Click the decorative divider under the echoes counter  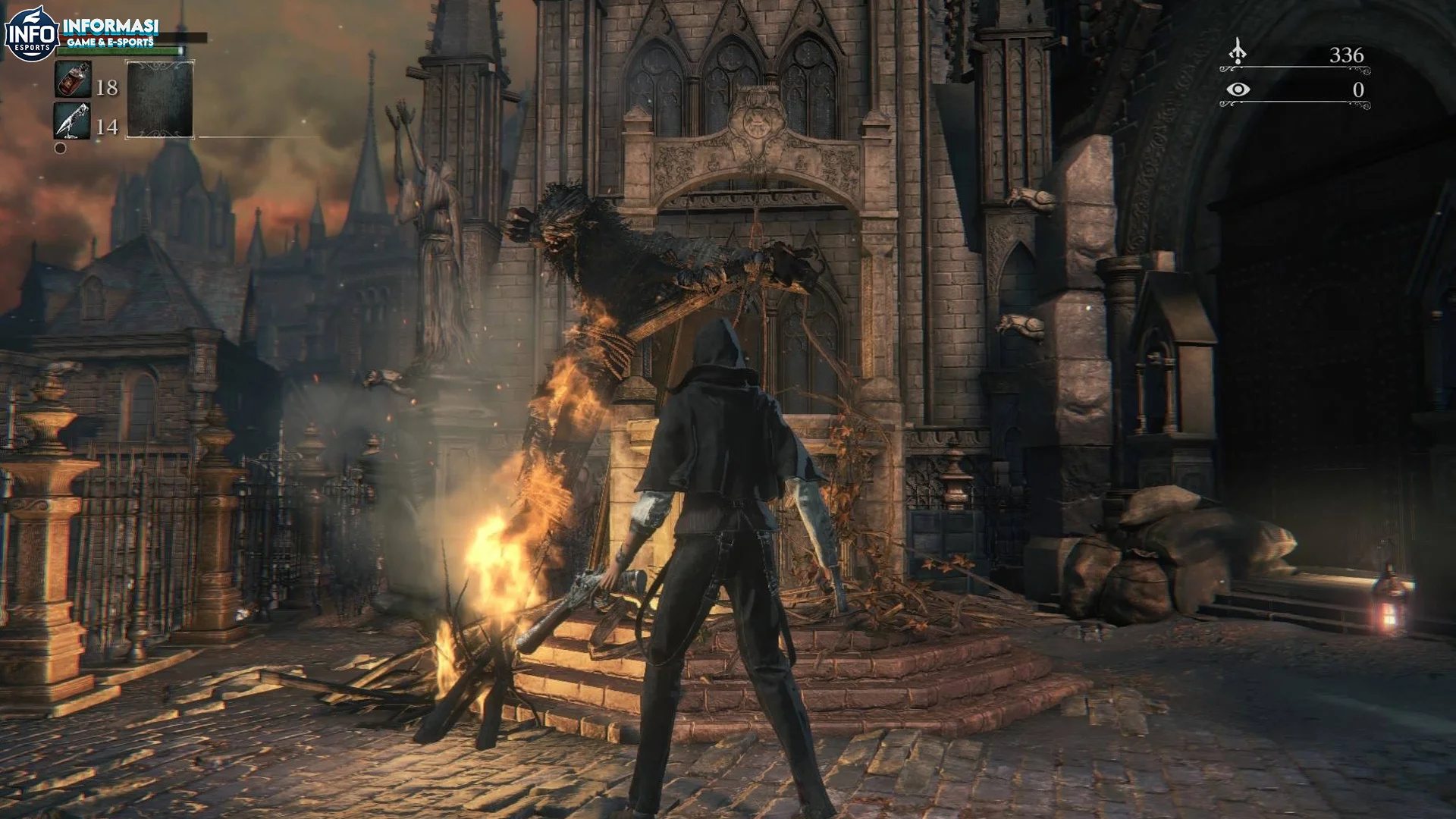[1294, 69]
